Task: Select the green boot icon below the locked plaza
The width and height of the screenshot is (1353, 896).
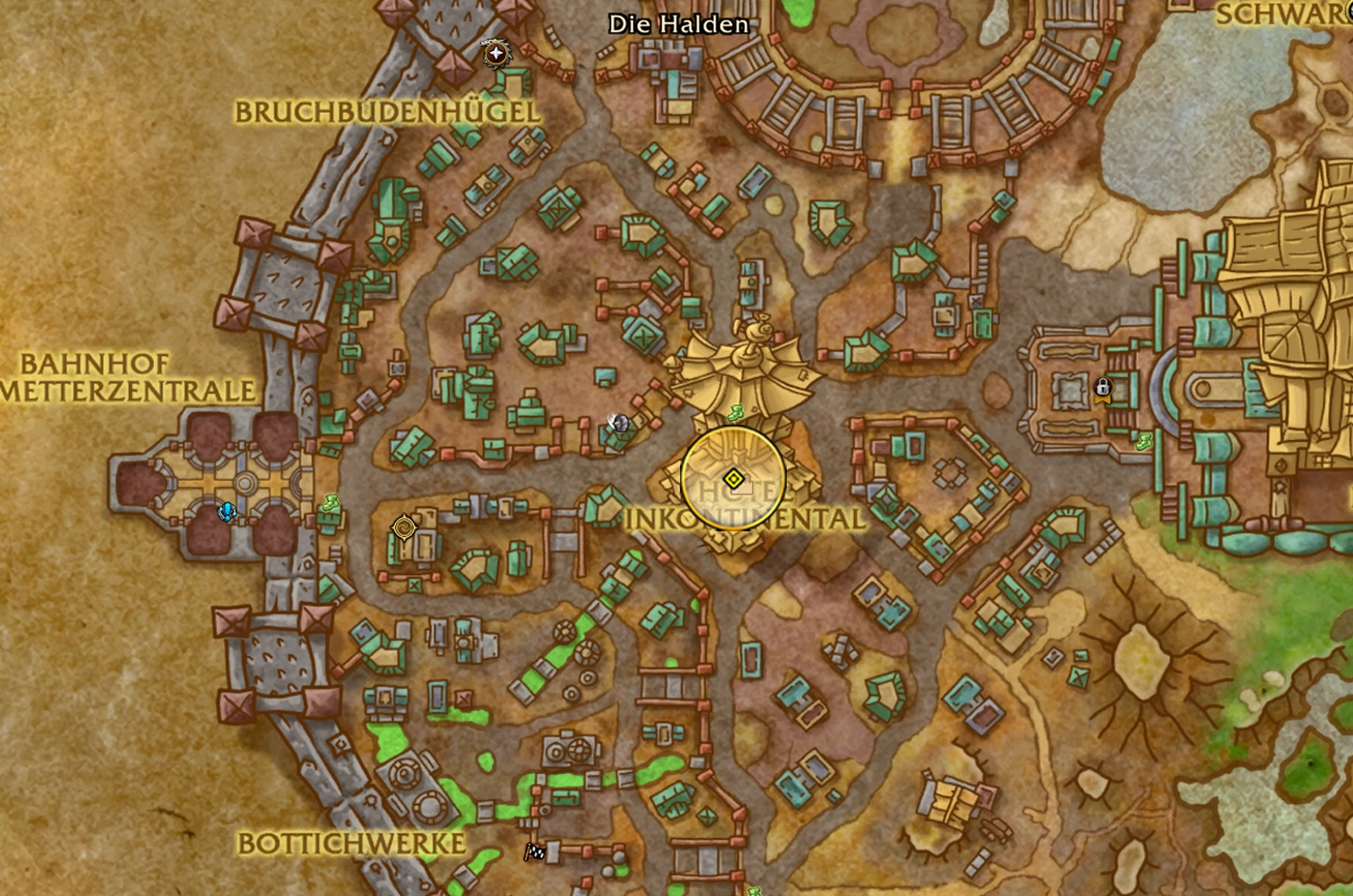Action: (x=1144, y=444)
